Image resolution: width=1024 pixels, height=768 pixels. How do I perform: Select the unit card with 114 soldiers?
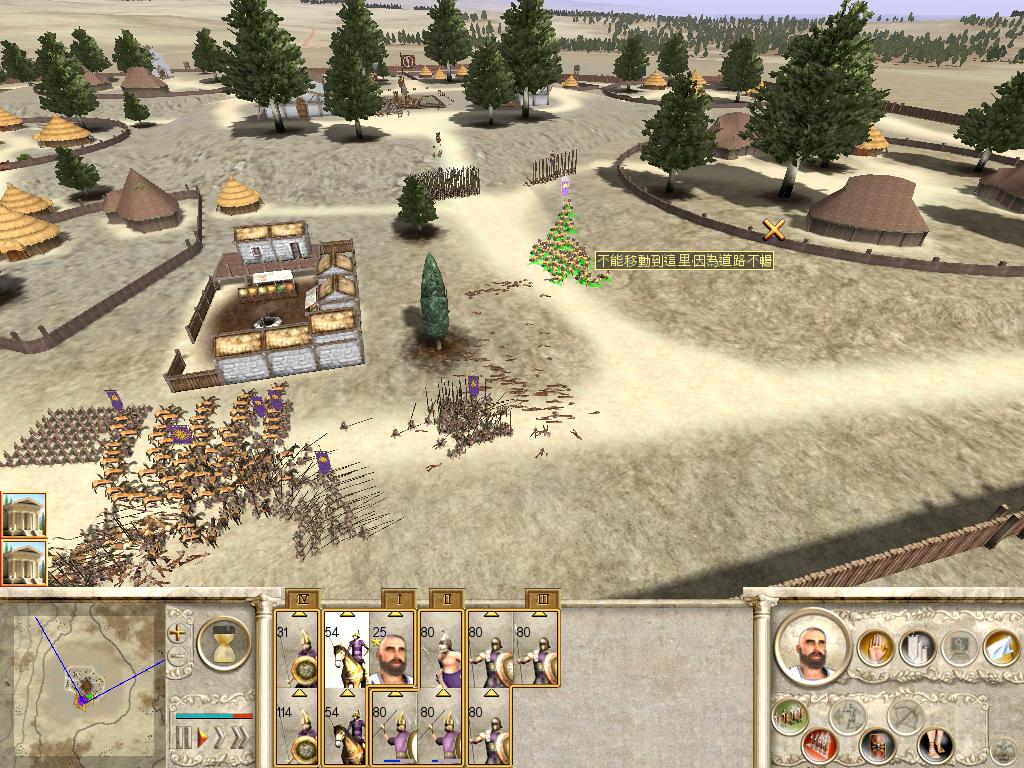[299, 731]
